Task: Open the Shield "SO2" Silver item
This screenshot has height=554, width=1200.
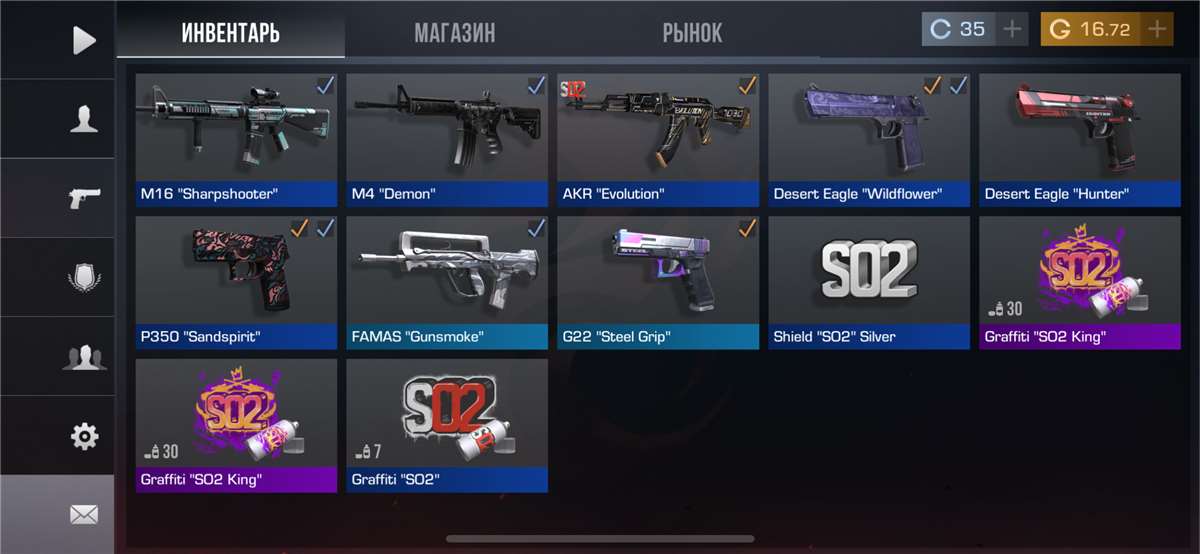Action: 869,282
